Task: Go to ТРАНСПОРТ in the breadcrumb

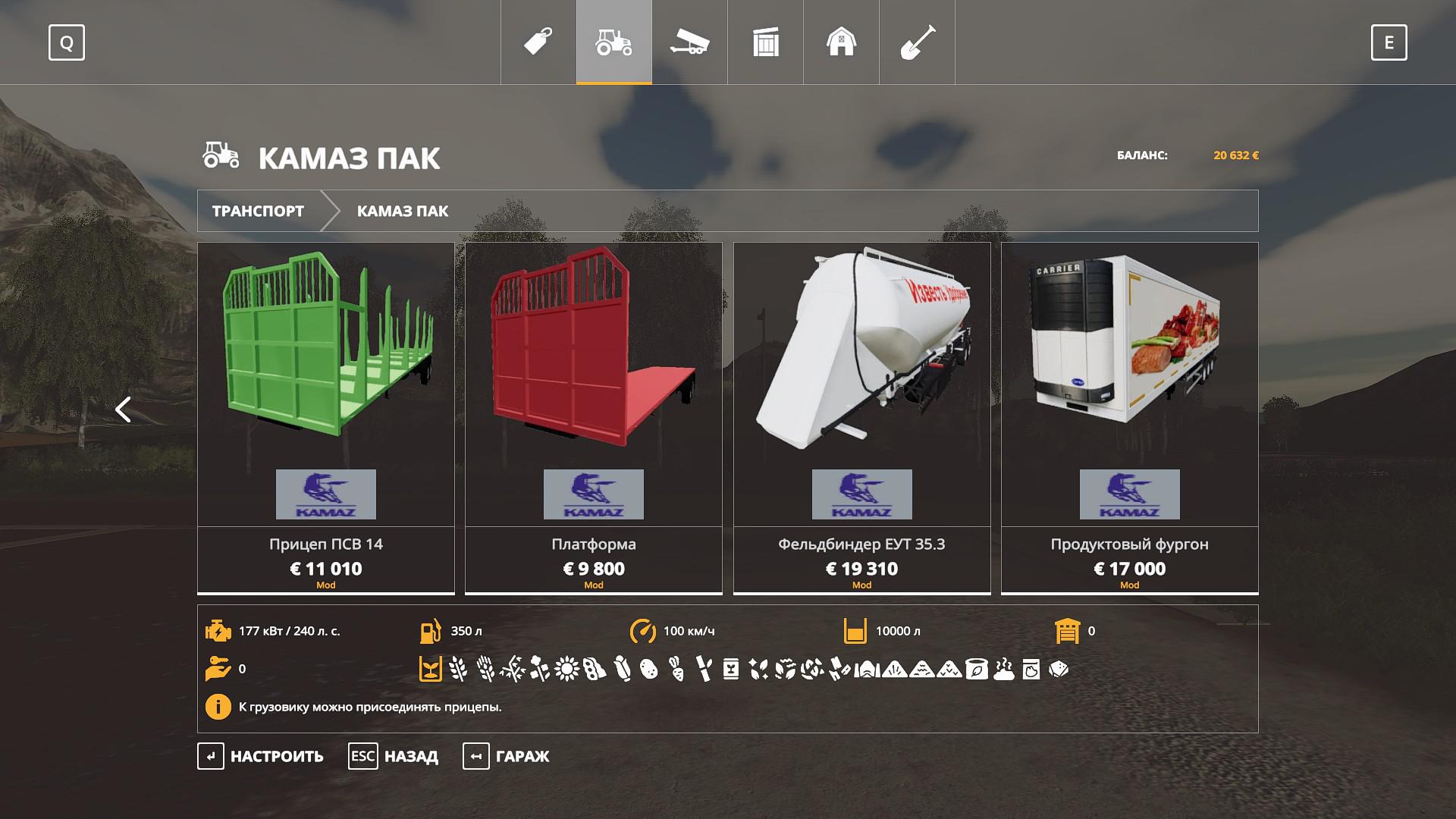Action: (x=258, y=211)
